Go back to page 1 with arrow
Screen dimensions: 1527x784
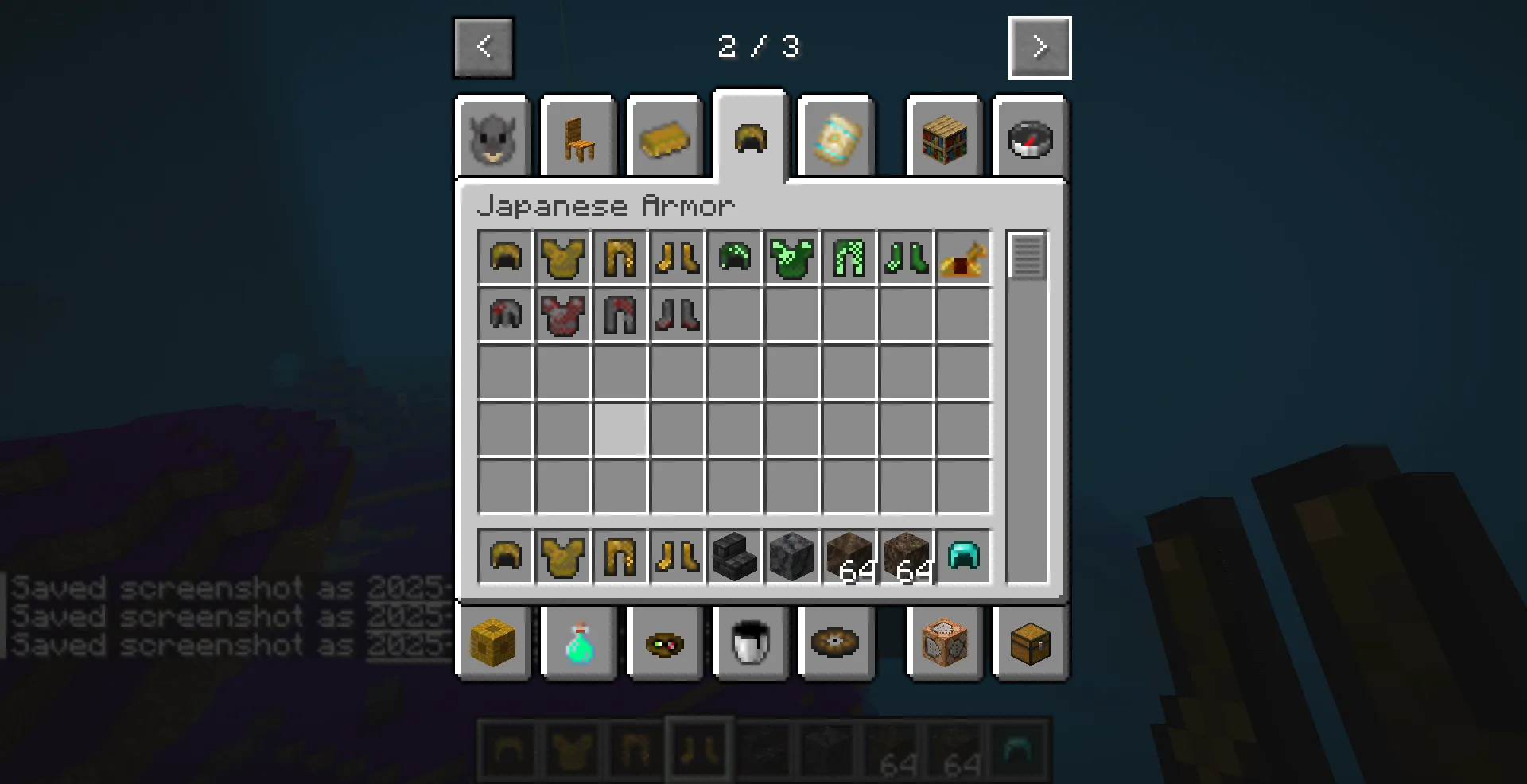click(x=483, y=47)
